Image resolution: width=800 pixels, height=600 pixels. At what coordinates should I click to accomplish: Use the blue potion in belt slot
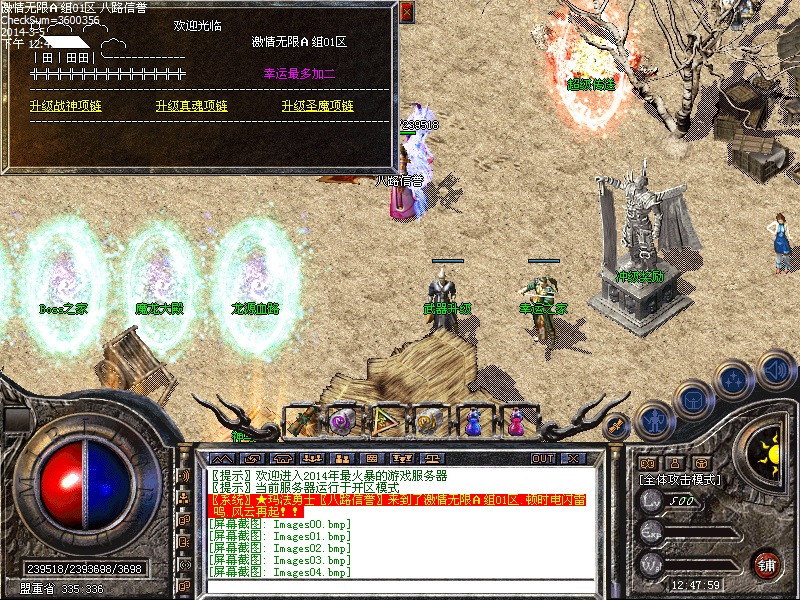(473, 422)
